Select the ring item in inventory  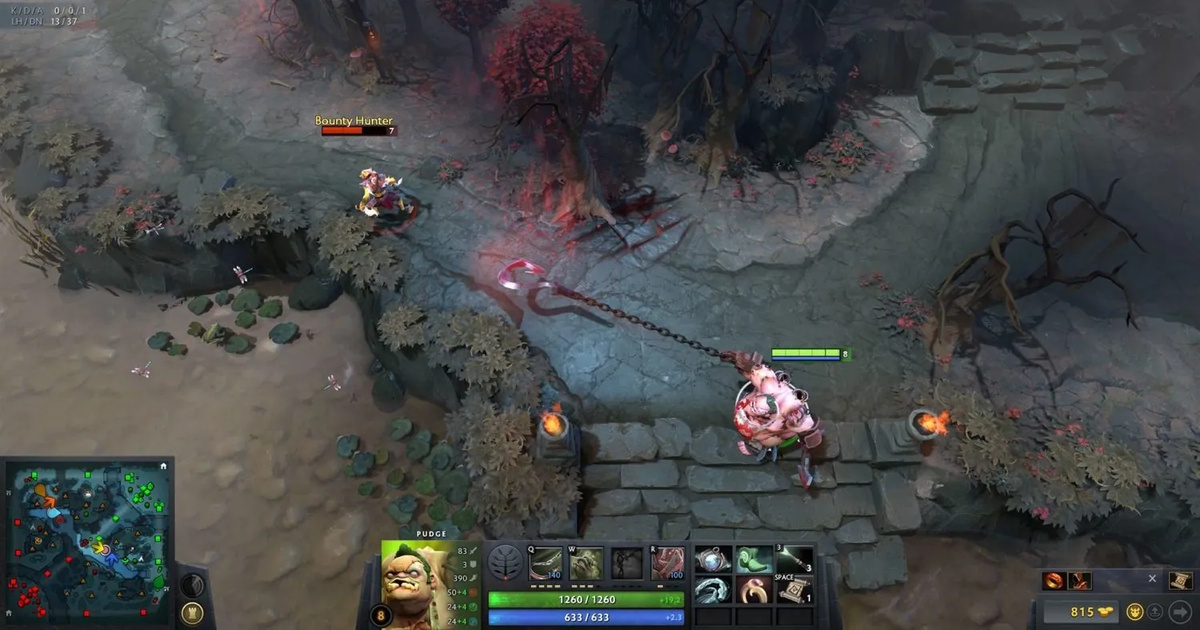pos(751,591)
